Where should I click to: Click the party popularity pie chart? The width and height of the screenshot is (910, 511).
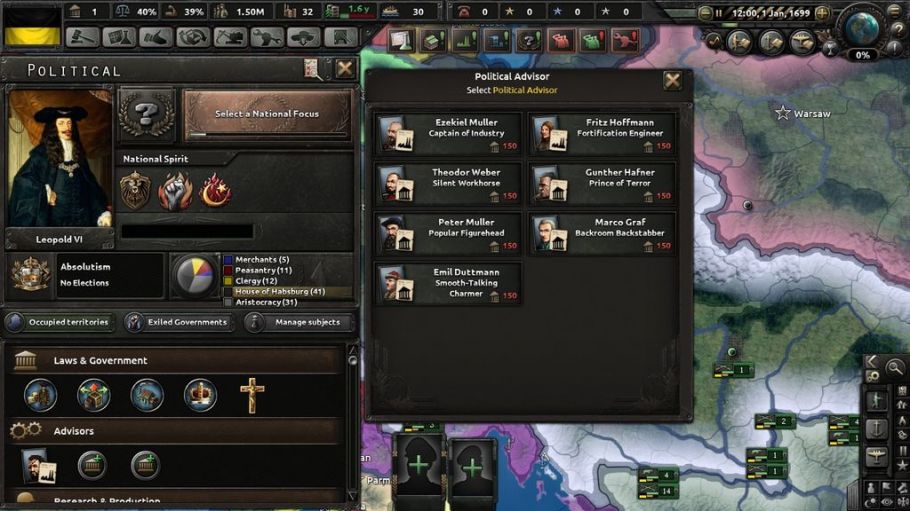193,276
